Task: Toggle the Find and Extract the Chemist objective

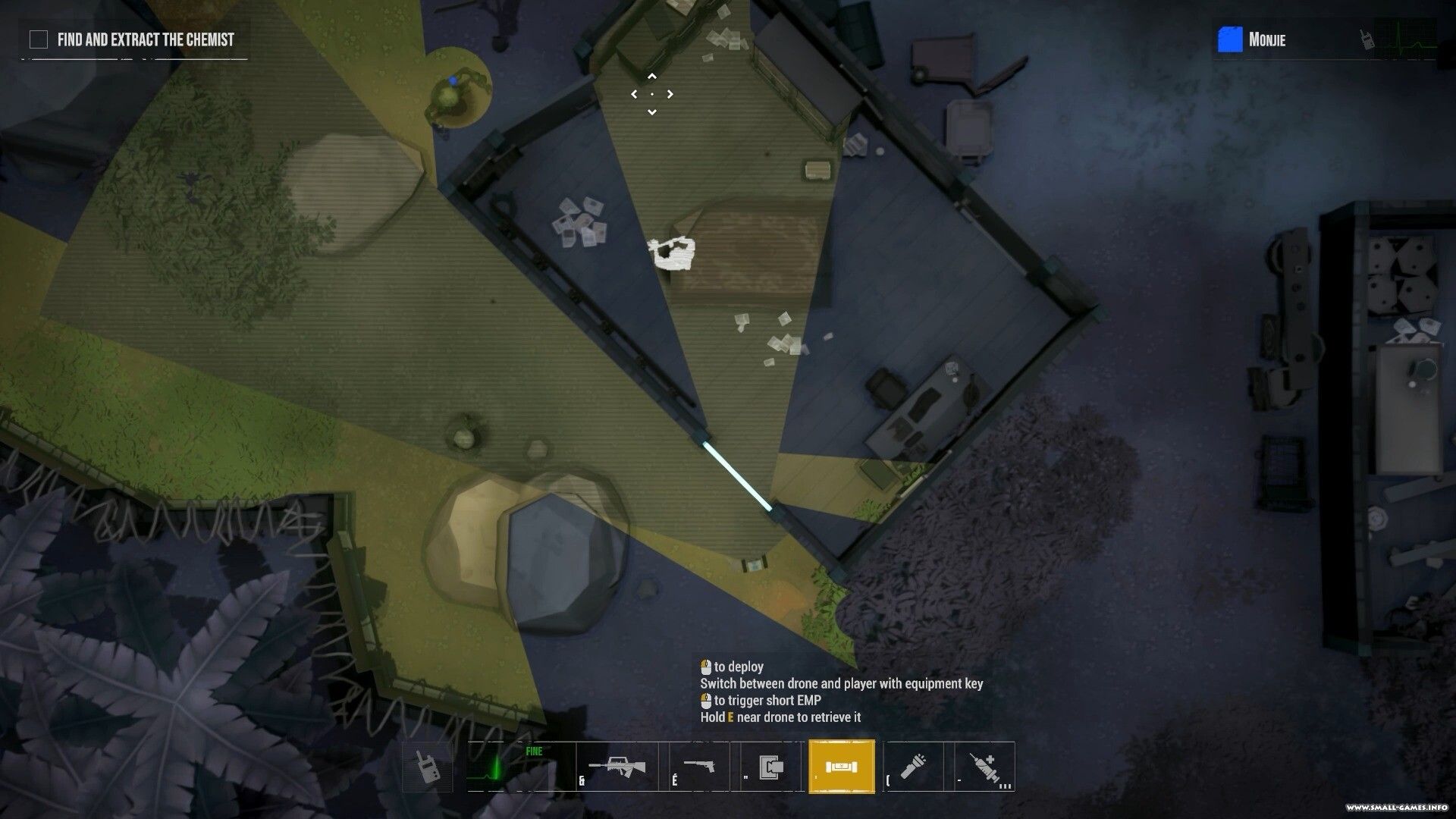Action: point(39,39)
